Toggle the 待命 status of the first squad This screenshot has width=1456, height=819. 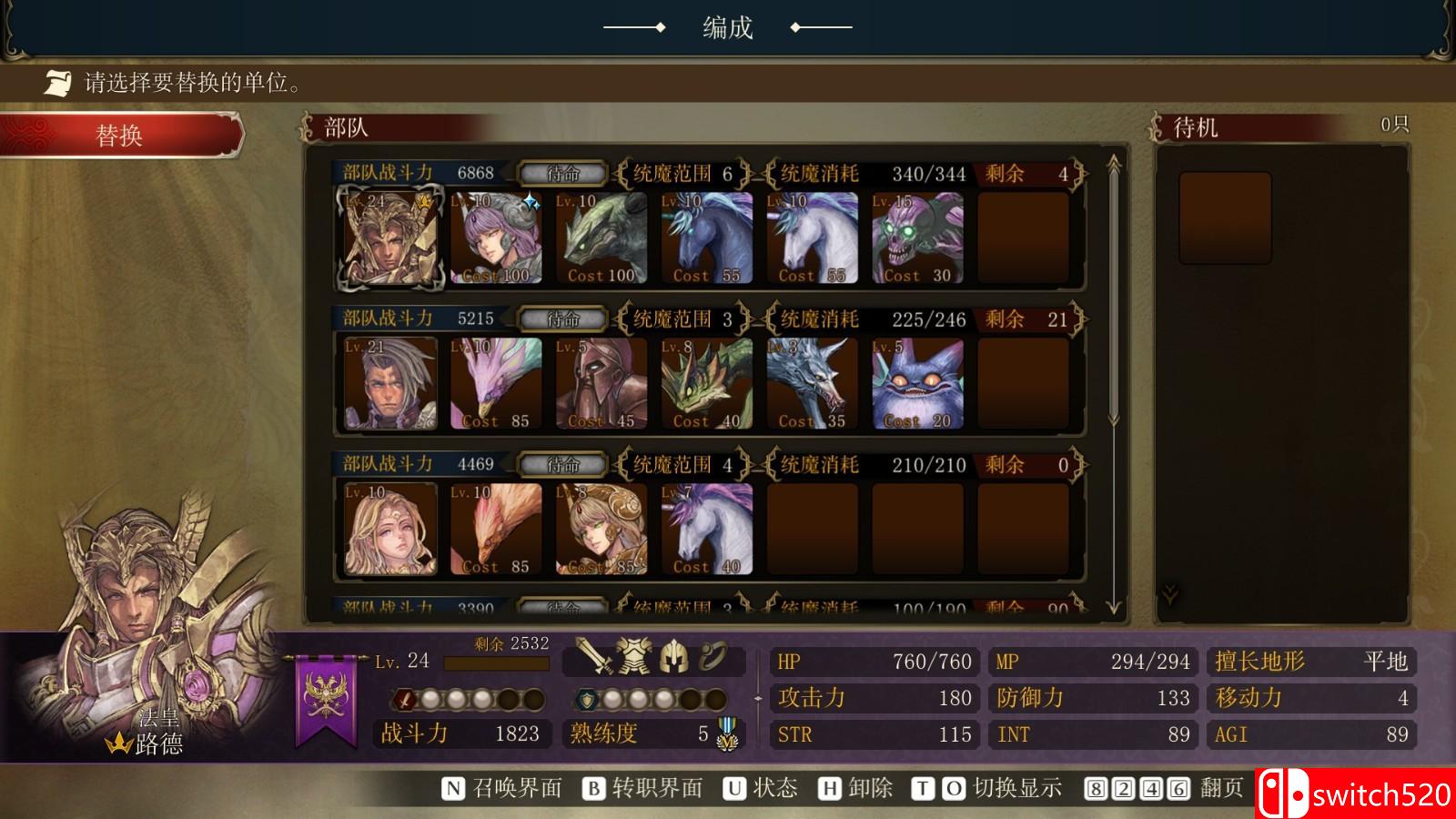pos(561,175)
